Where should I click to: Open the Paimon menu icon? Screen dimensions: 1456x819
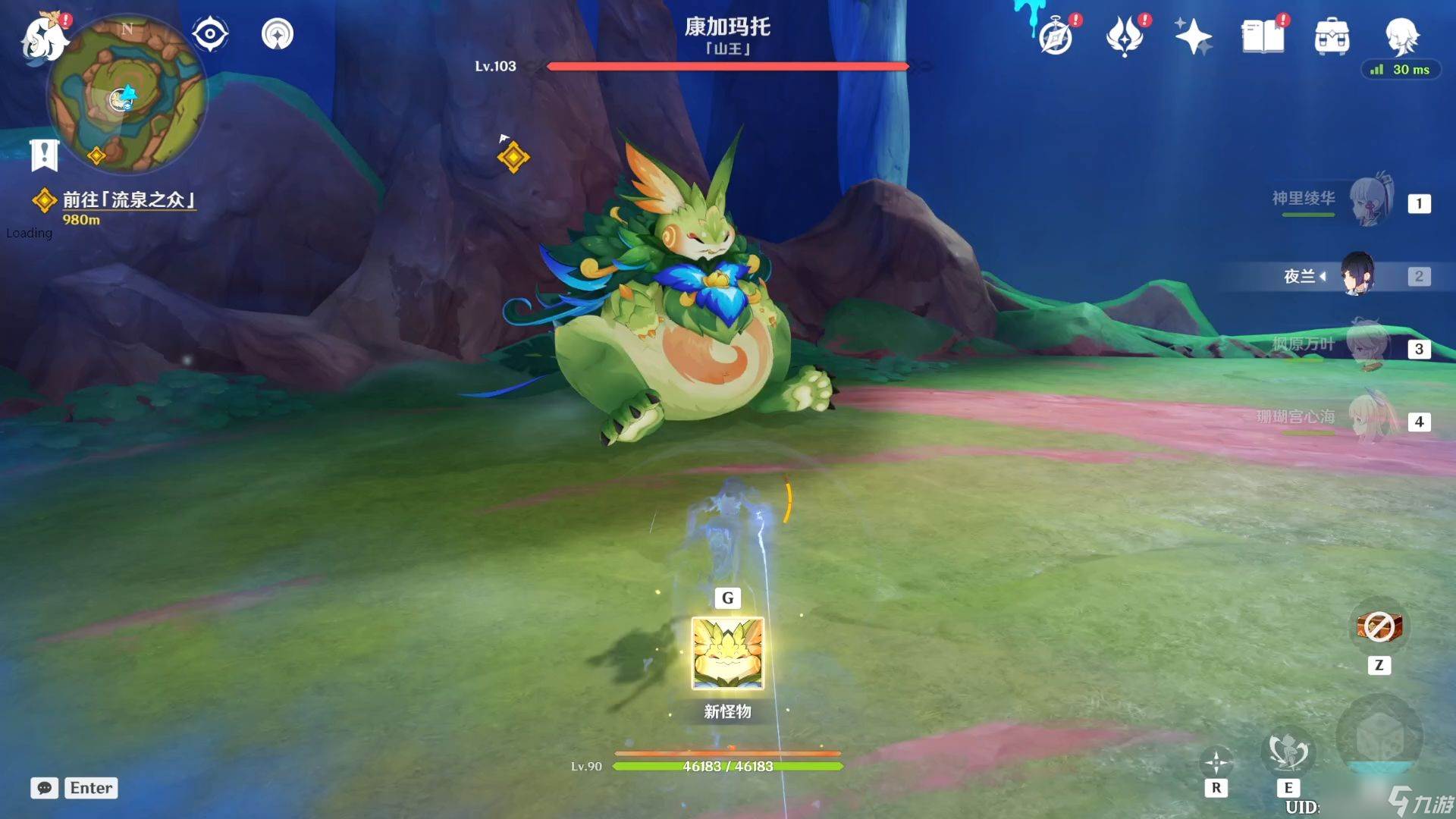pyautogui.click(x=44, y=38)
